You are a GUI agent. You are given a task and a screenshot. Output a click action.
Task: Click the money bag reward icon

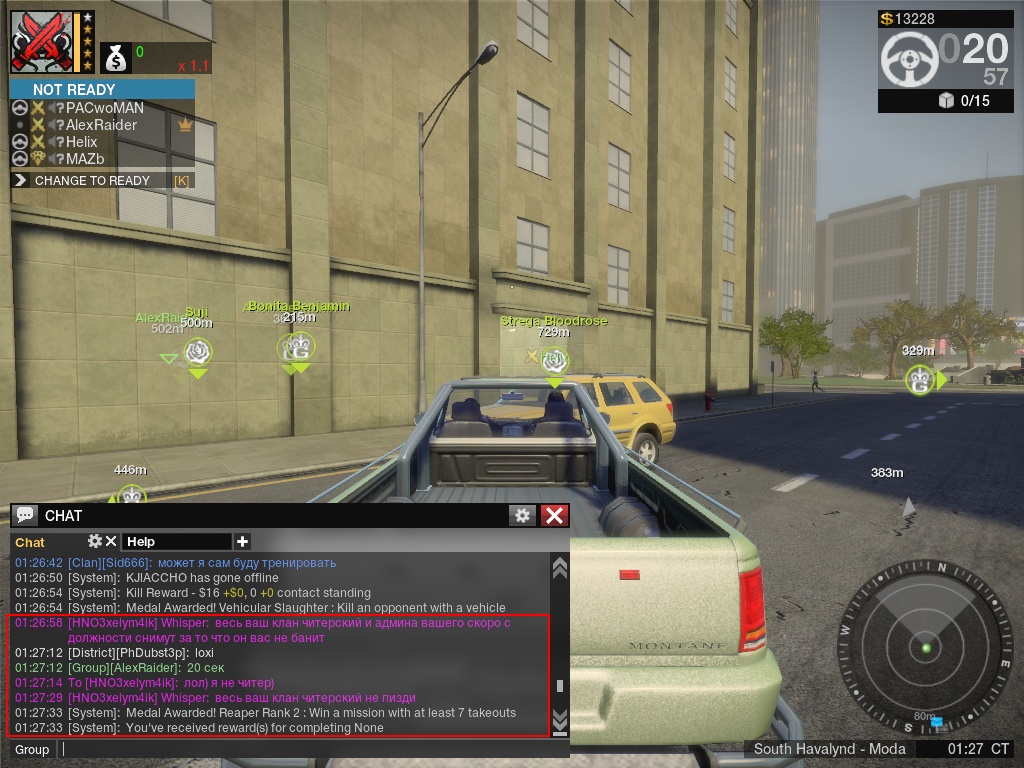click(116, 59)
